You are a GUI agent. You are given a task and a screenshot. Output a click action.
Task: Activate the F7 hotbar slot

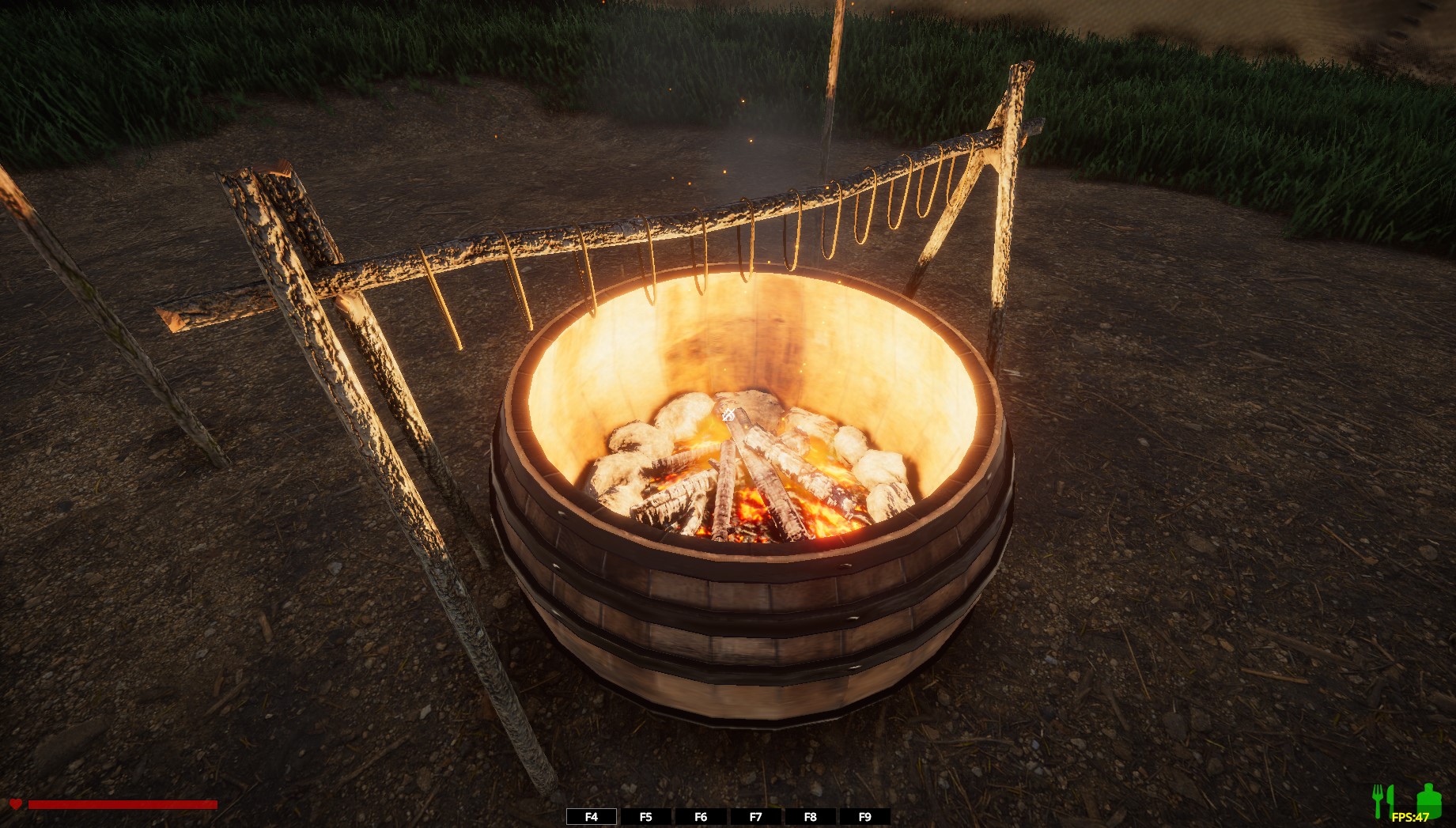point(755,817)
